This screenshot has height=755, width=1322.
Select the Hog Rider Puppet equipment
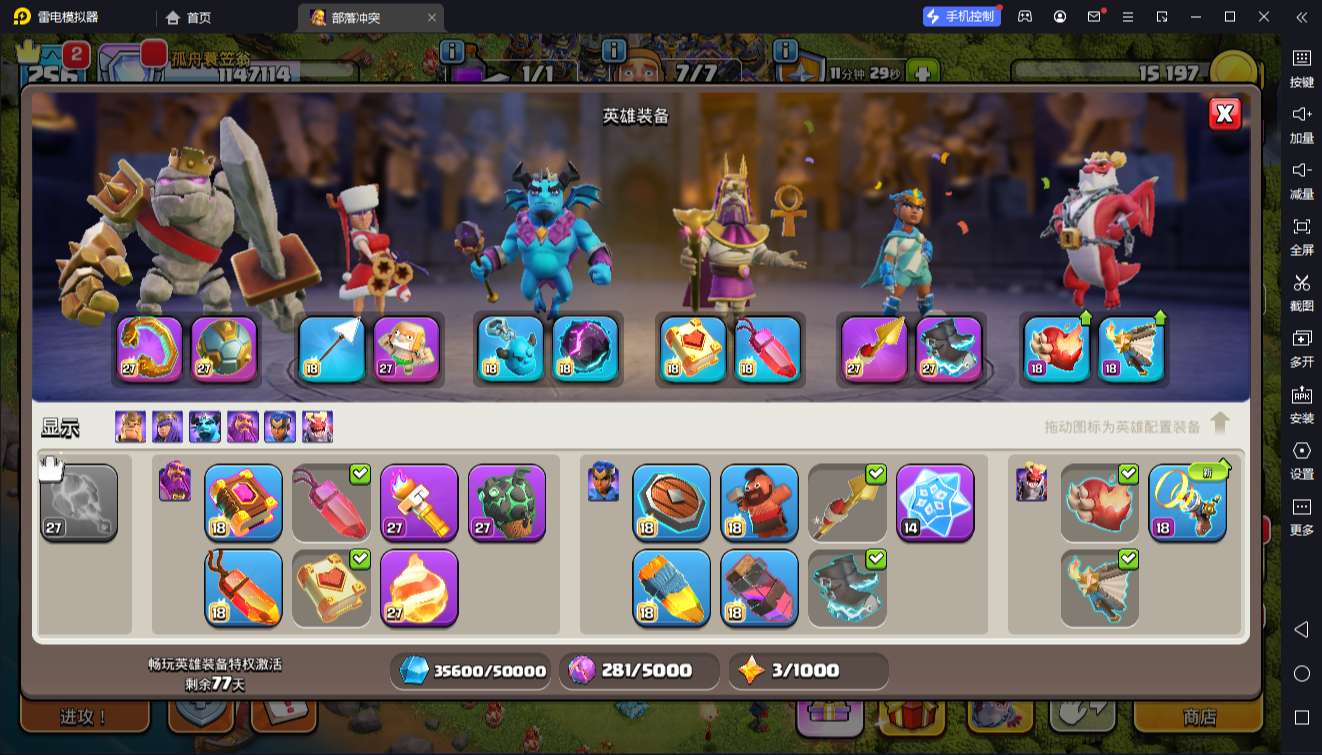coord(759,502)
